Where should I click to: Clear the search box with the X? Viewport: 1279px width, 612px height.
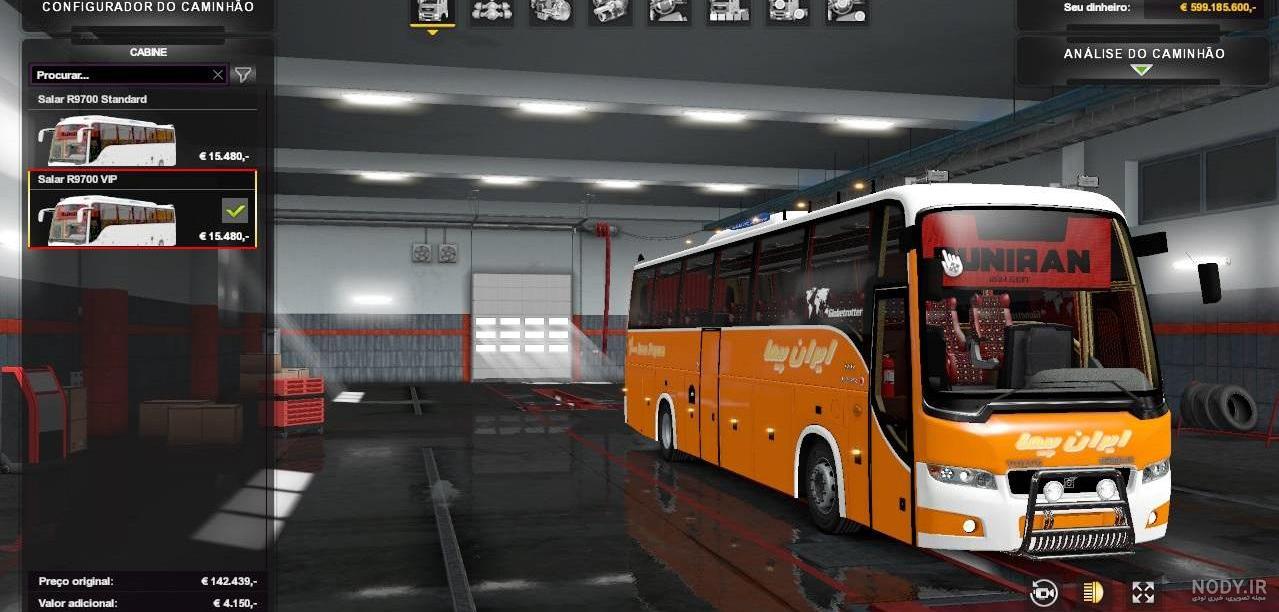218,75
